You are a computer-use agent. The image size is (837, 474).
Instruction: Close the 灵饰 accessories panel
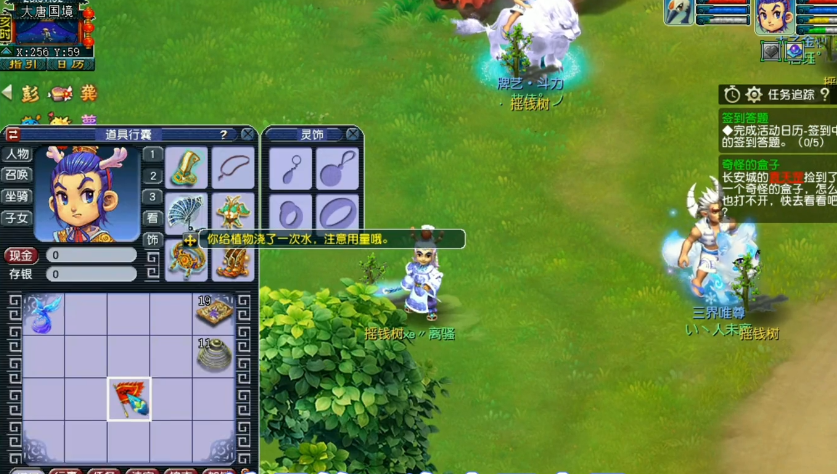[x=352, y=134]
